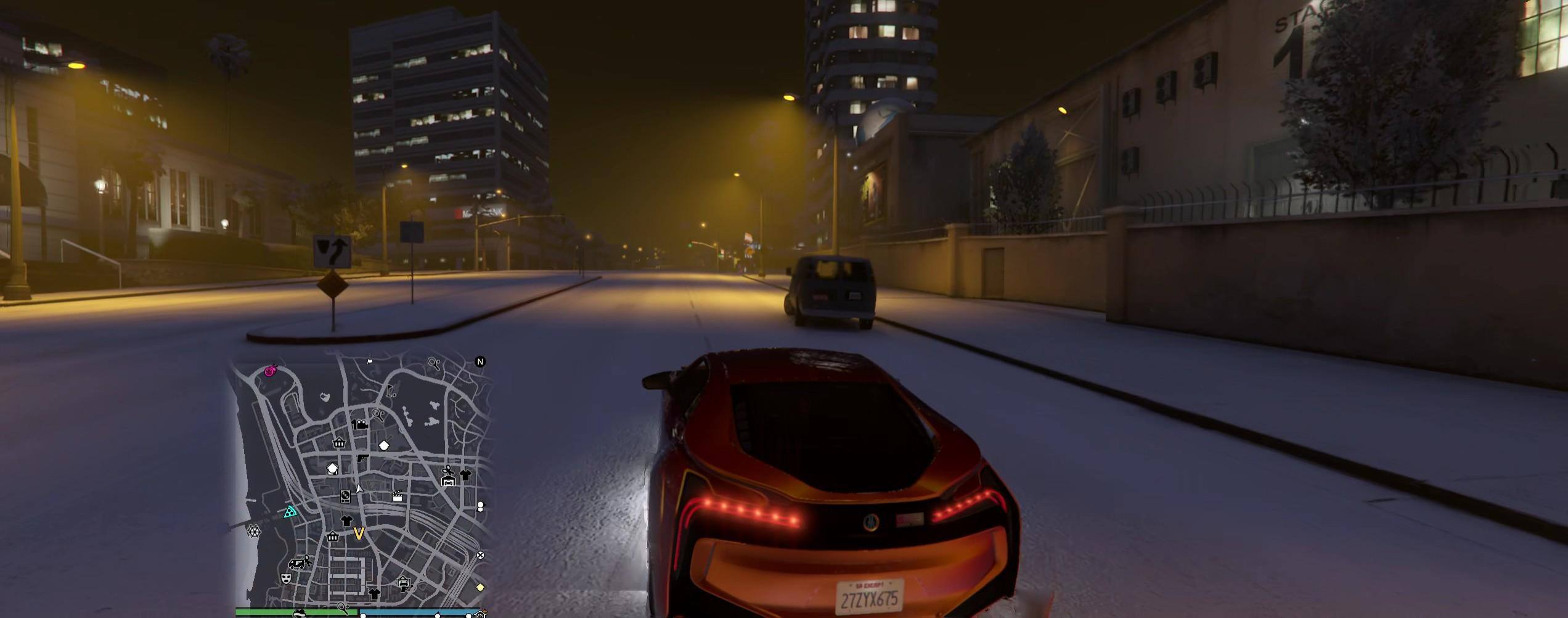Viewport: 1568px width, 618px height.
Task: Click the circled X marker at map edge
Action: pyautogui.click(x=480, y=555)
